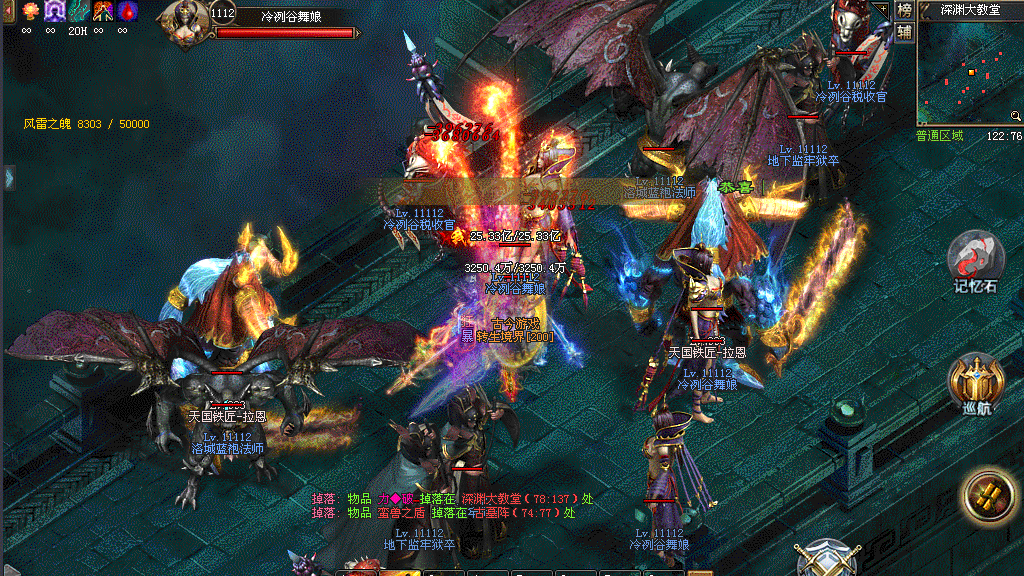Click the teal swirl 20H buff icon
The image size is (1024, 576).
78,11
